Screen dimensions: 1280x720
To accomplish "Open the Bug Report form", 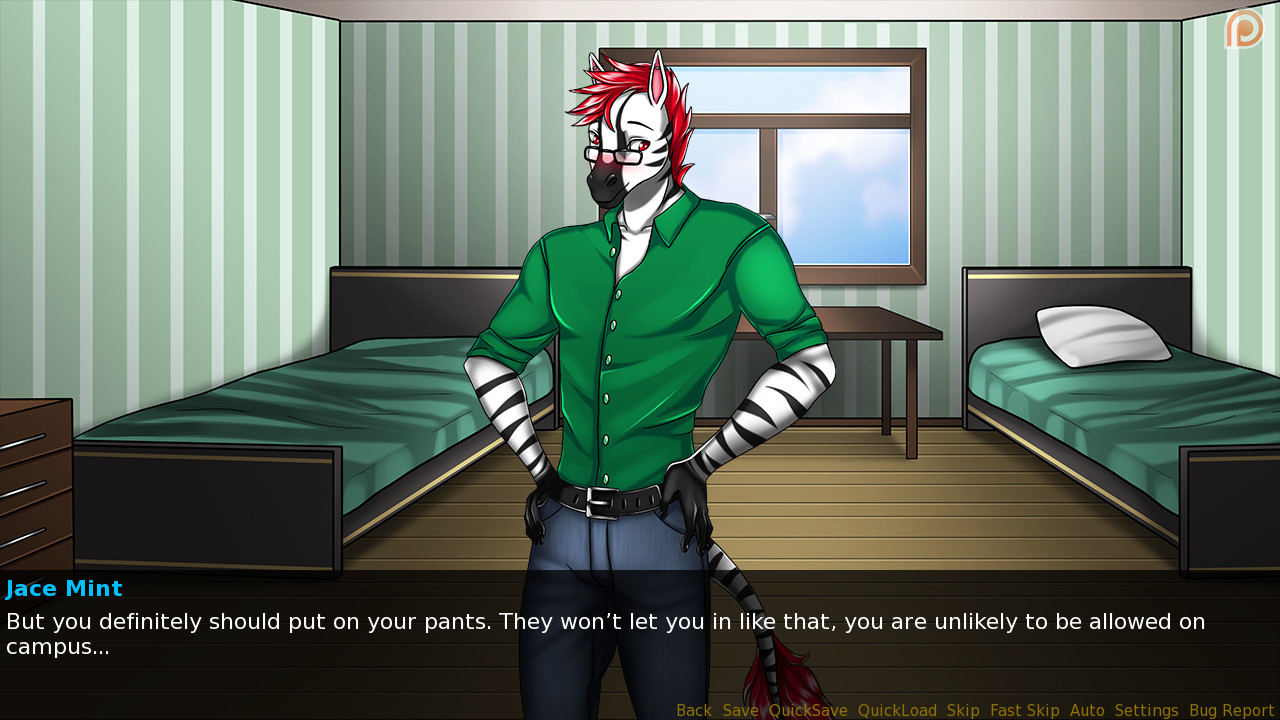I will (1231, 710).
